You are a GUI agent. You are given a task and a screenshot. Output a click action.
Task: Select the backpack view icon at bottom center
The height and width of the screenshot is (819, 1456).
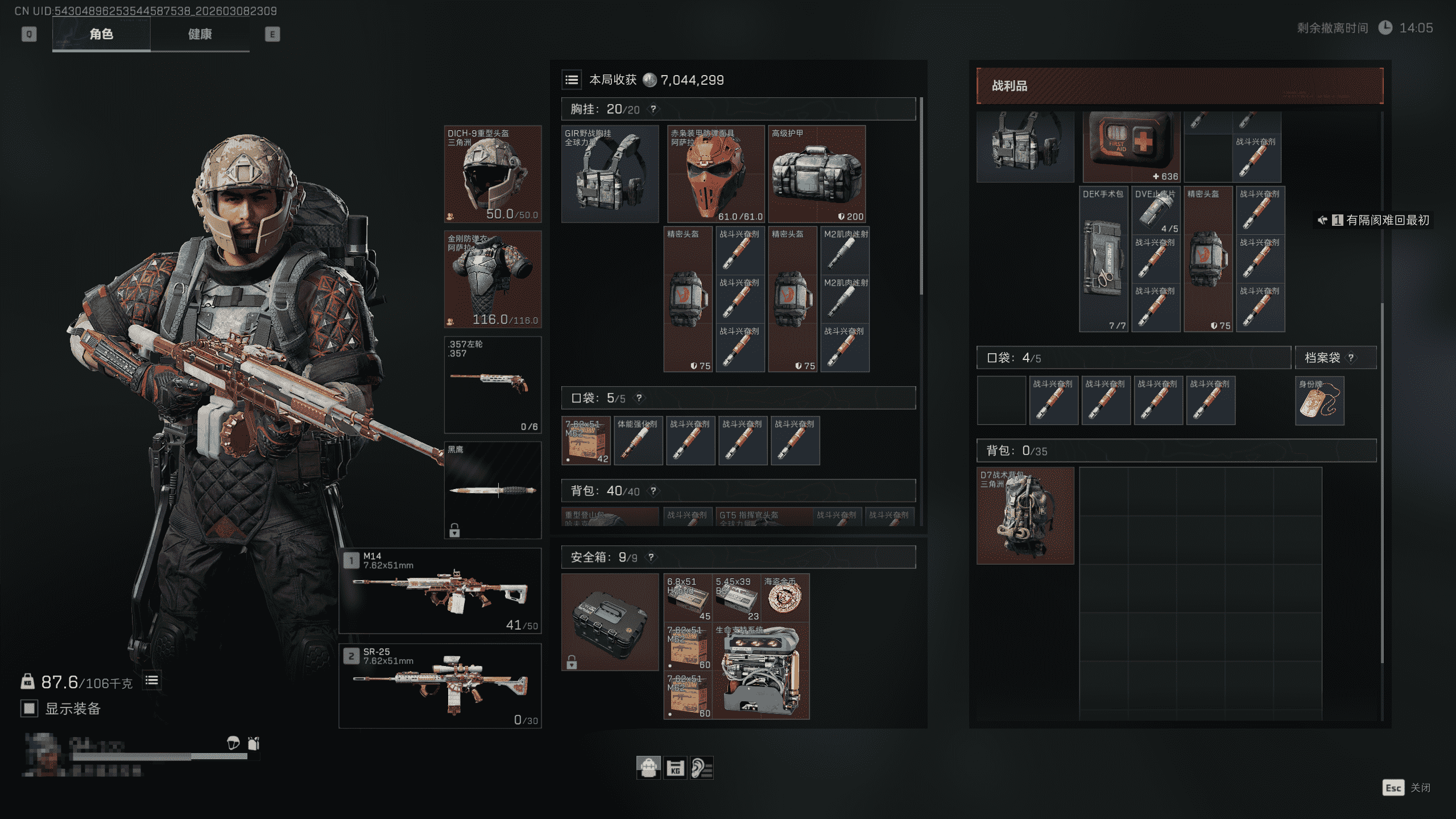click(x=648, y=768)
